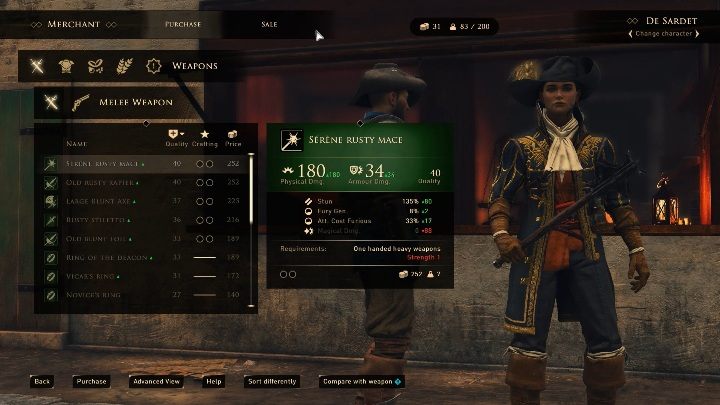Sort the item list by Quality column
720x405 pixels.
coord(177,138)
